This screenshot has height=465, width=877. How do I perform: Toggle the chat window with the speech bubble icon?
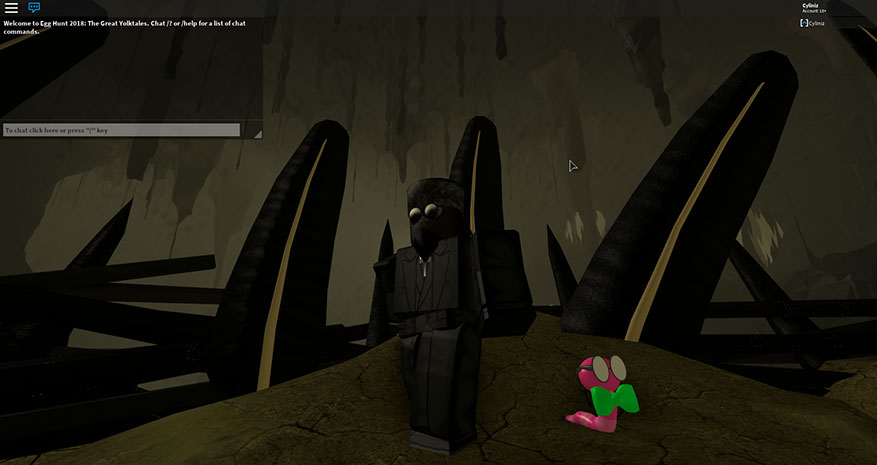point(34,8)
